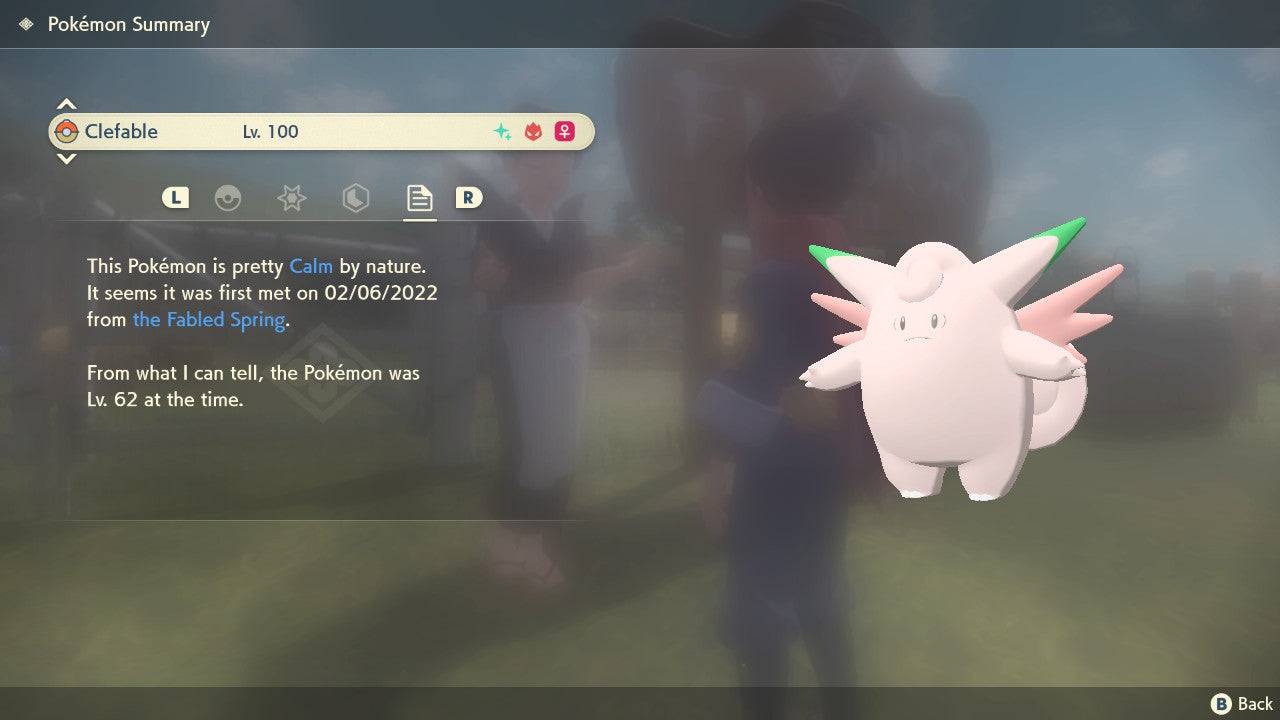Click the down arrow below the nameplate
This screenshot has width=1280, height=720.
(66, 159)
